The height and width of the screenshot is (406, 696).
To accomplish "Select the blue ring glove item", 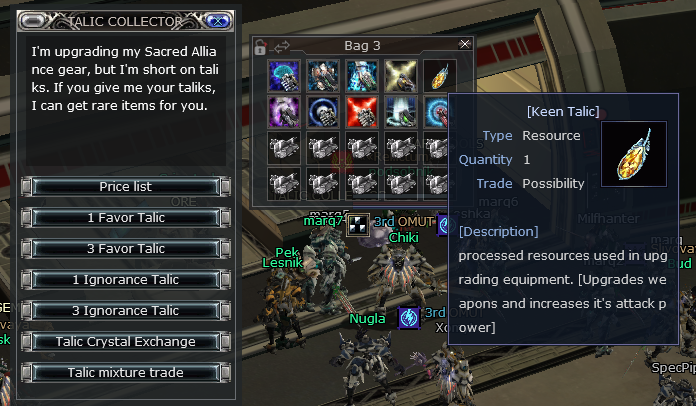I will tap(322, 112).
